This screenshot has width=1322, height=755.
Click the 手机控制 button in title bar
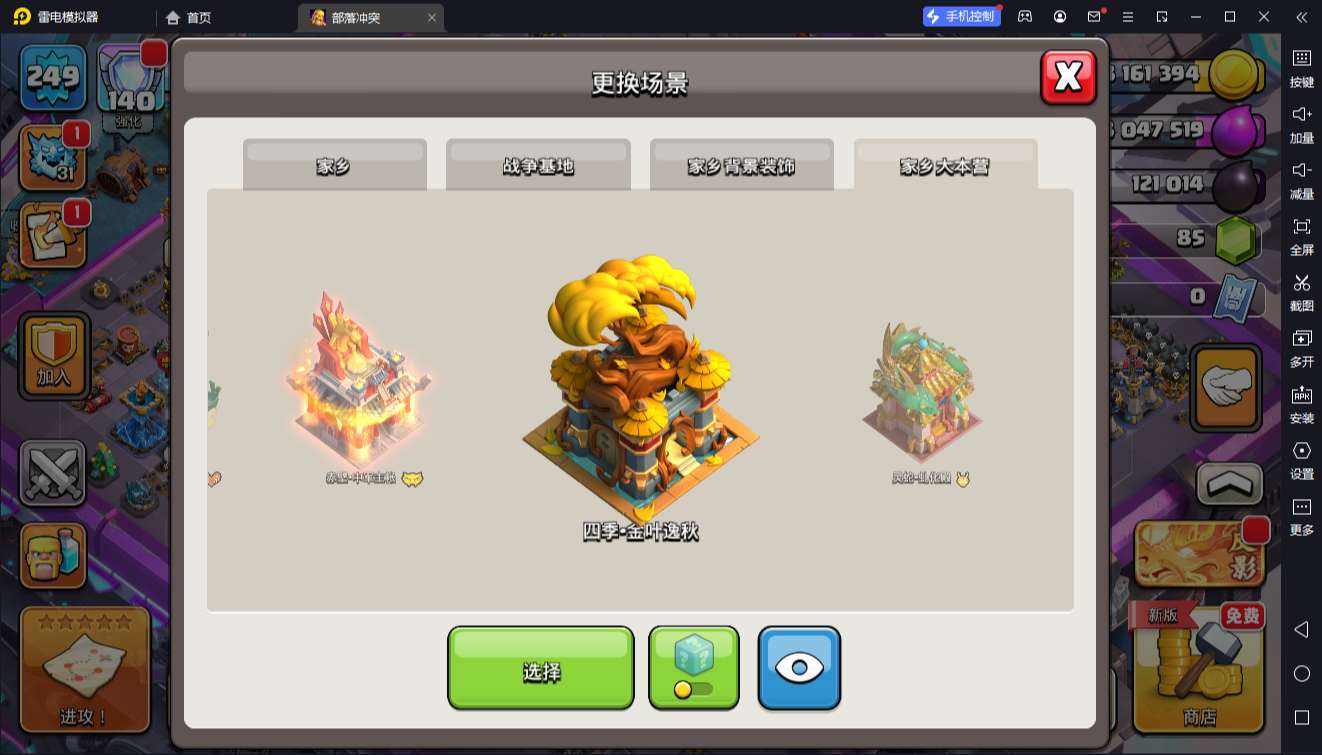click(961, 17)
